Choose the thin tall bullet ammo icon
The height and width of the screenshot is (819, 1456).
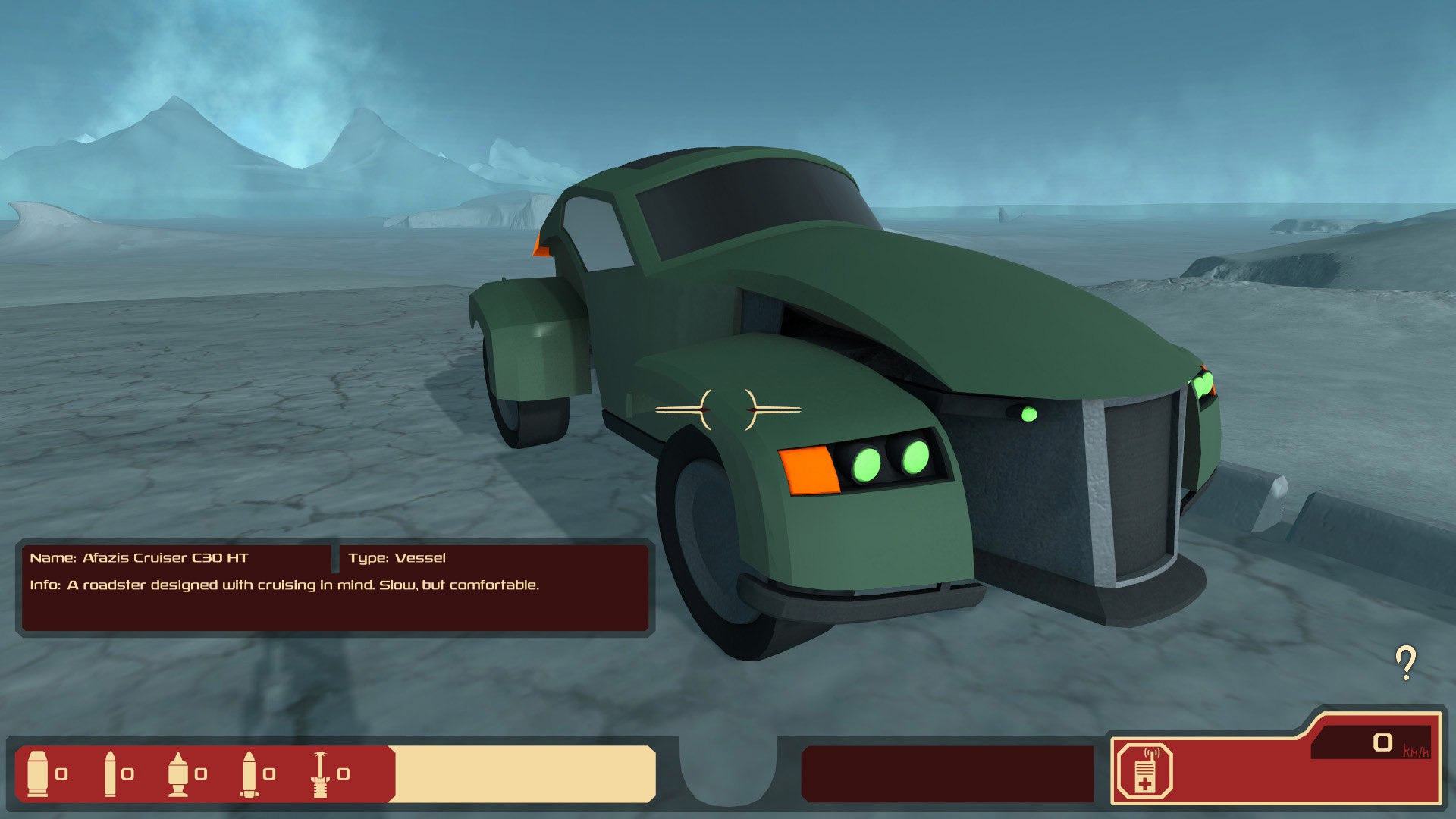(x=110, y=773)
